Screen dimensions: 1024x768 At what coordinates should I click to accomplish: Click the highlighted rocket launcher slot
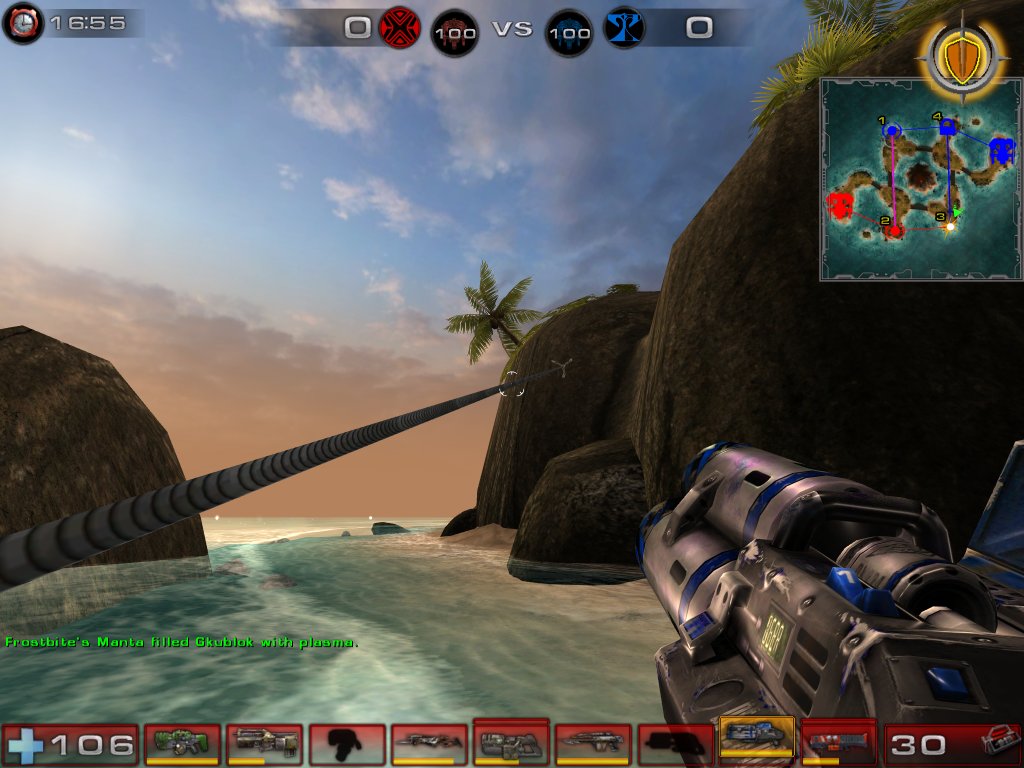(757, 740)
